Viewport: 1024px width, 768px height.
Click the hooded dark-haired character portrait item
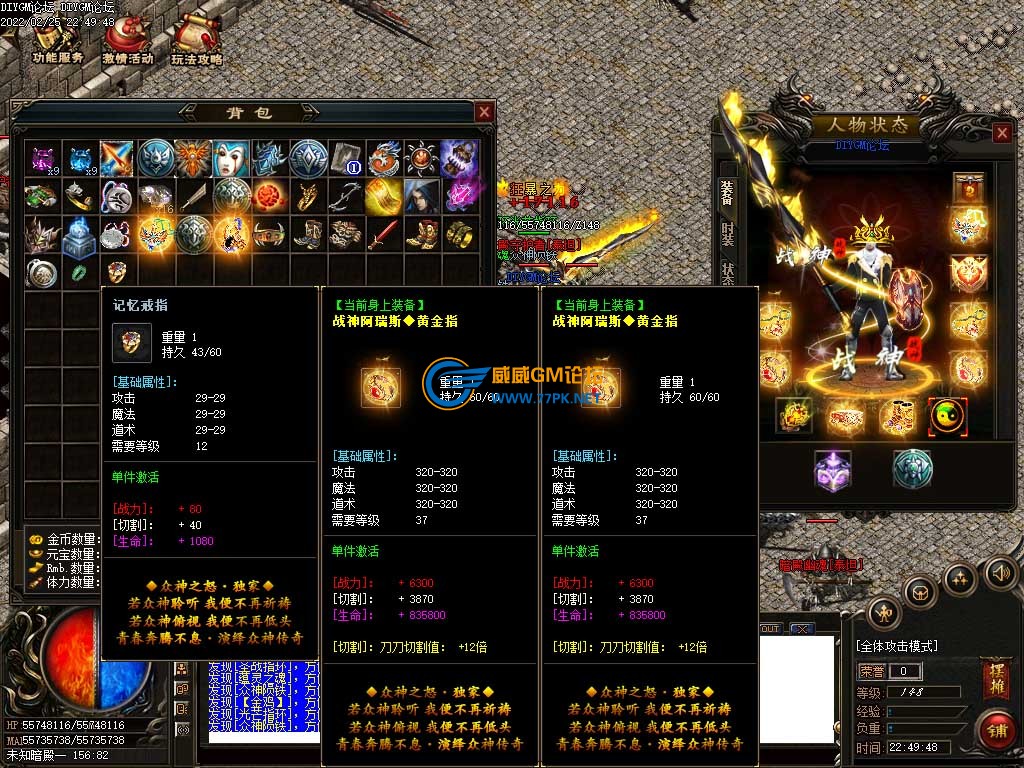click(421, 196)
